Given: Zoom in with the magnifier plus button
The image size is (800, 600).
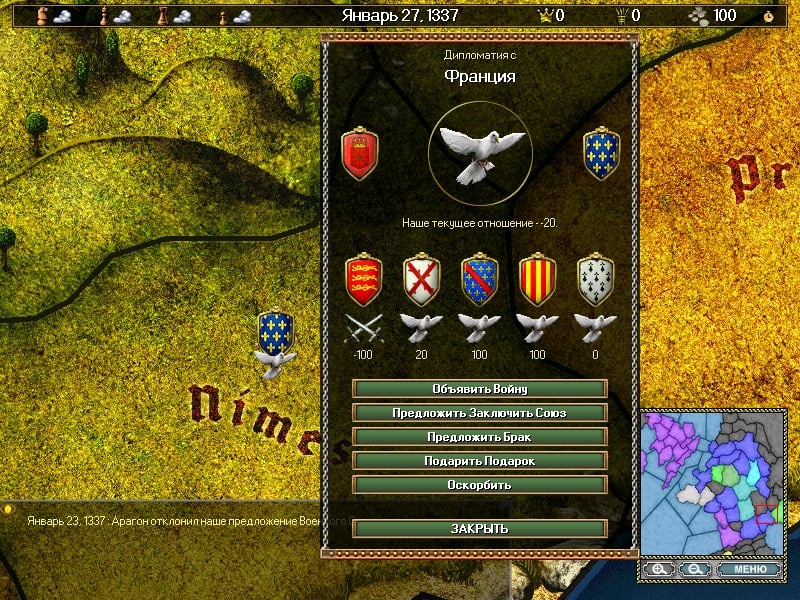Looking at the screenshot, I should (658, 569).
